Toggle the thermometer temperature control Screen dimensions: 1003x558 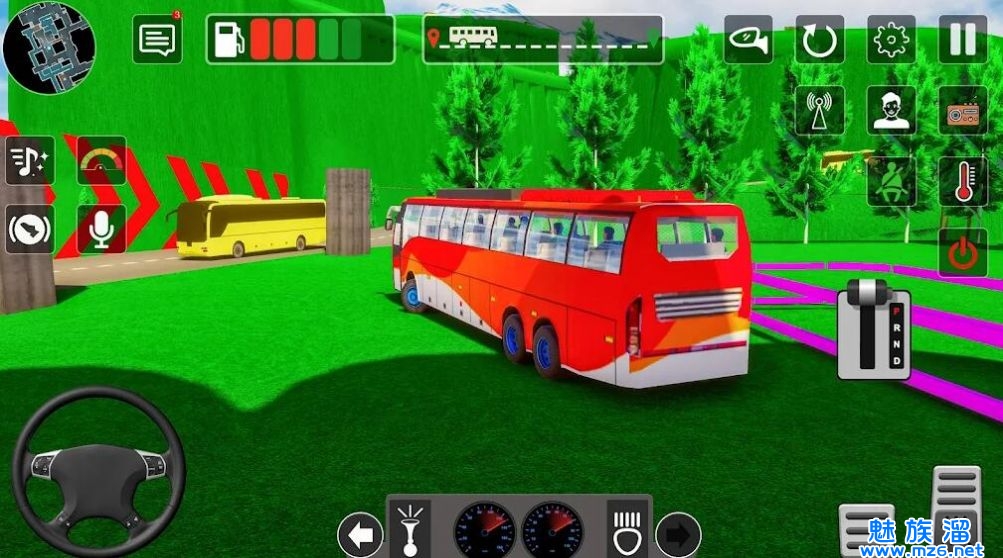click(x=962, y=181)
